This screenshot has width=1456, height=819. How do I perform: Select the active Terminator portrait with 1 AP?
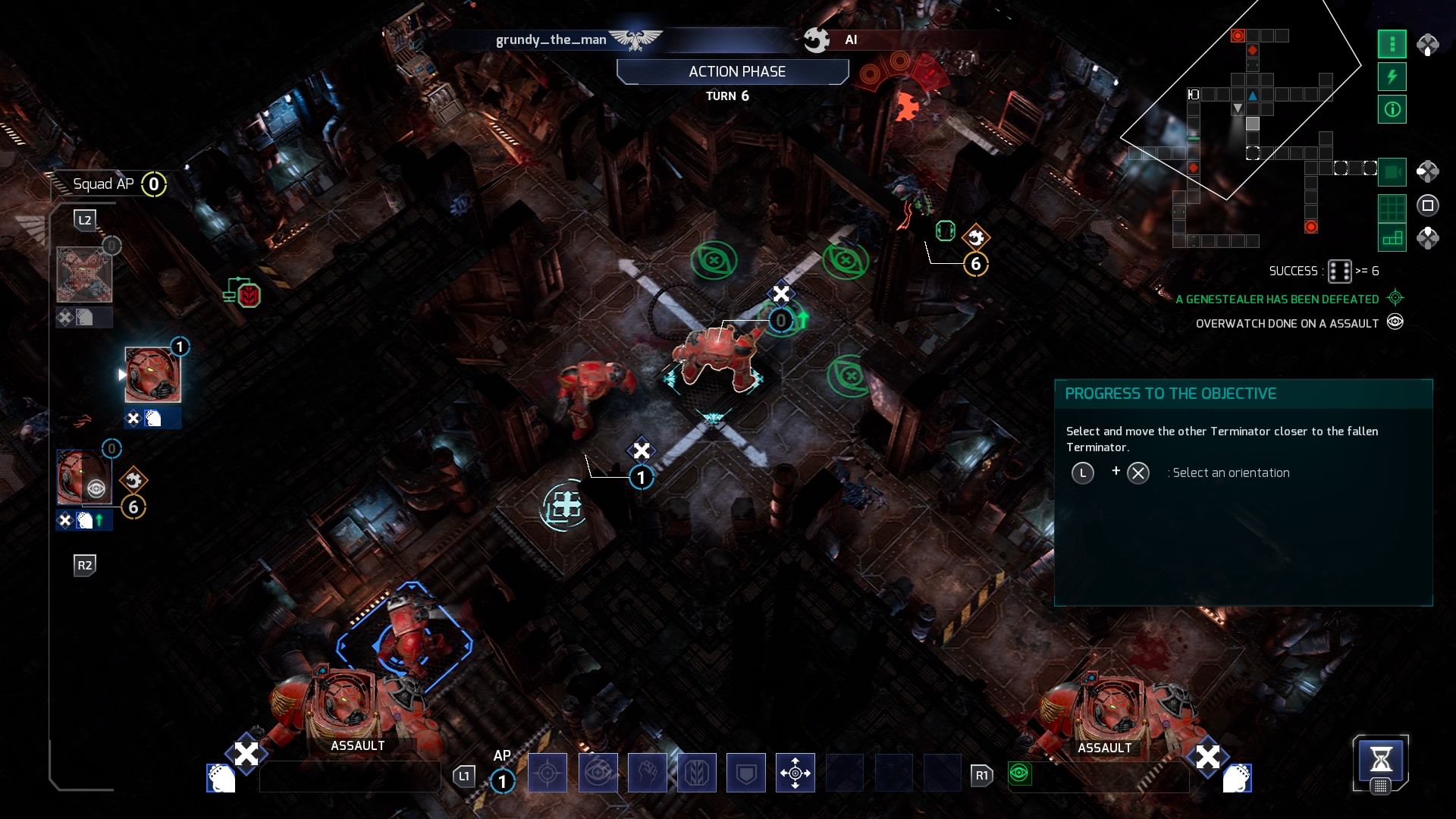pos(152,375)
